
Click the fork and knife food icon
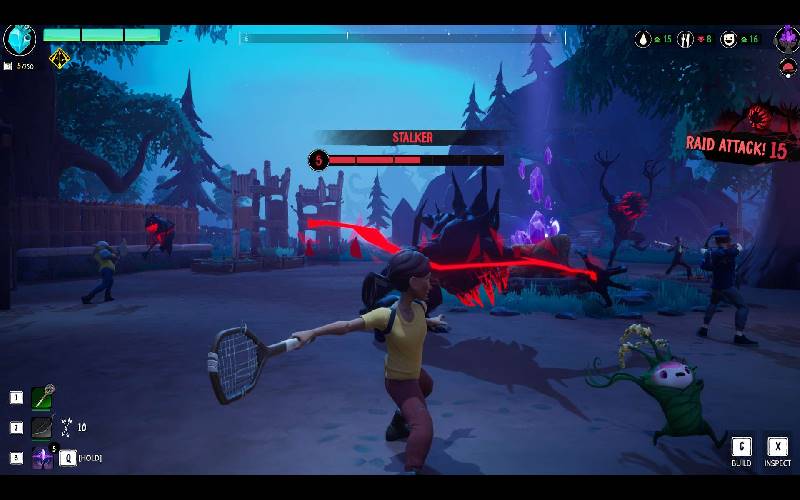pos(686,39)
